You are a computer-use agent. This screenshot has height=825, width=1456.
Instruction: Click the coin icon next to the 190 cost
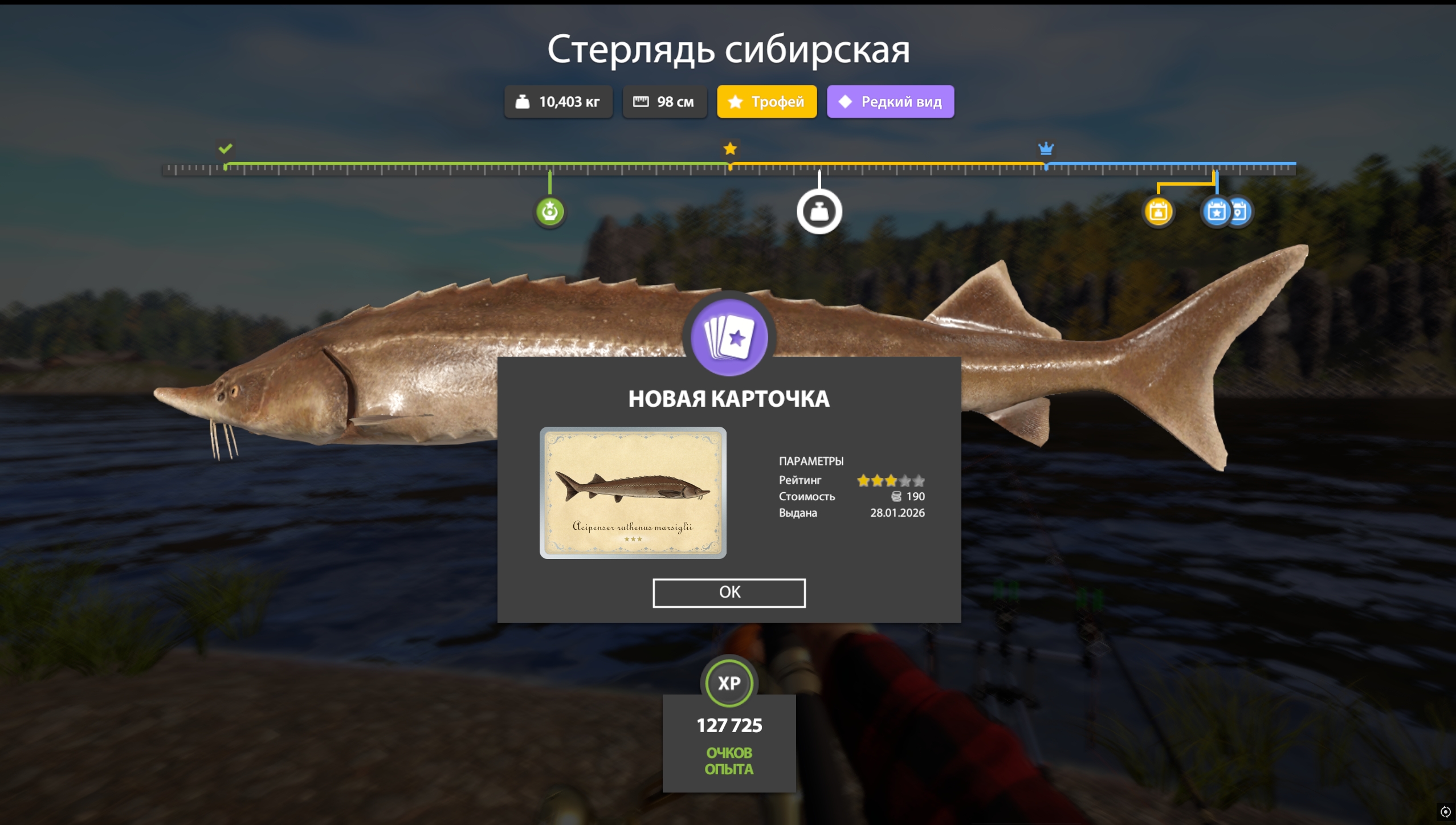pyautogui.click(x=899, y=496)
